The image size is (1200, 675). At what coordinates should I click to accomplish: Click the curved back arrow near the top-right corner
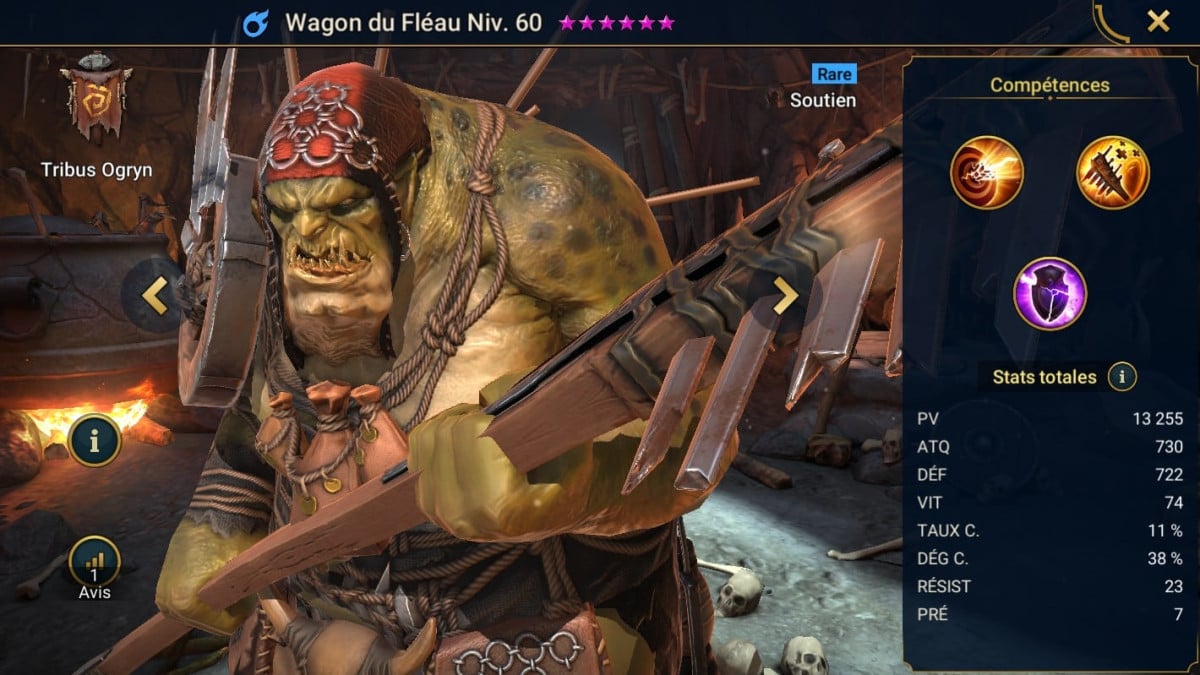point(1110,23)
